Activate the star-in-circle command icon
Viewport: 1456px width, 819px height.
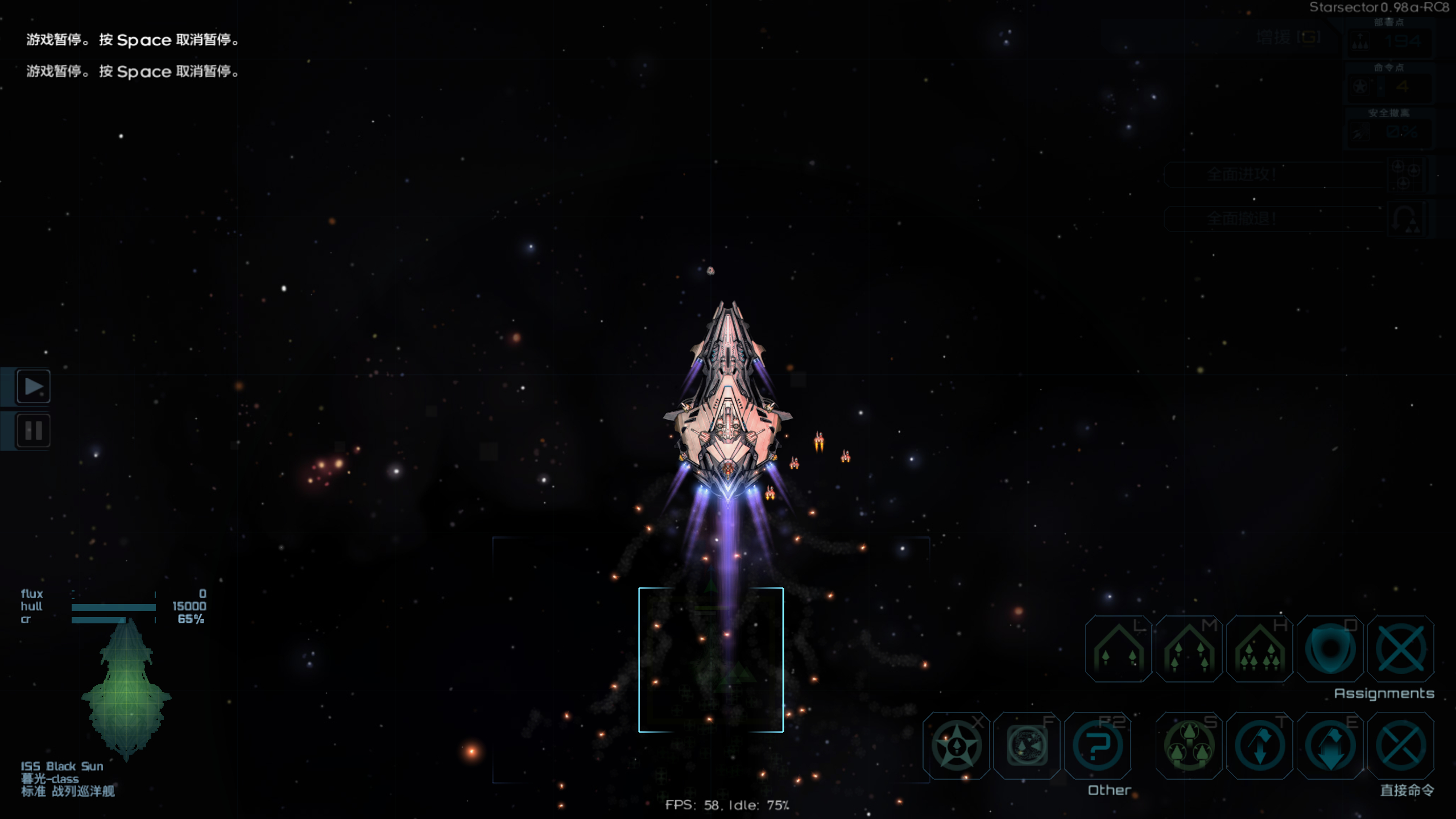pos(957,746)
